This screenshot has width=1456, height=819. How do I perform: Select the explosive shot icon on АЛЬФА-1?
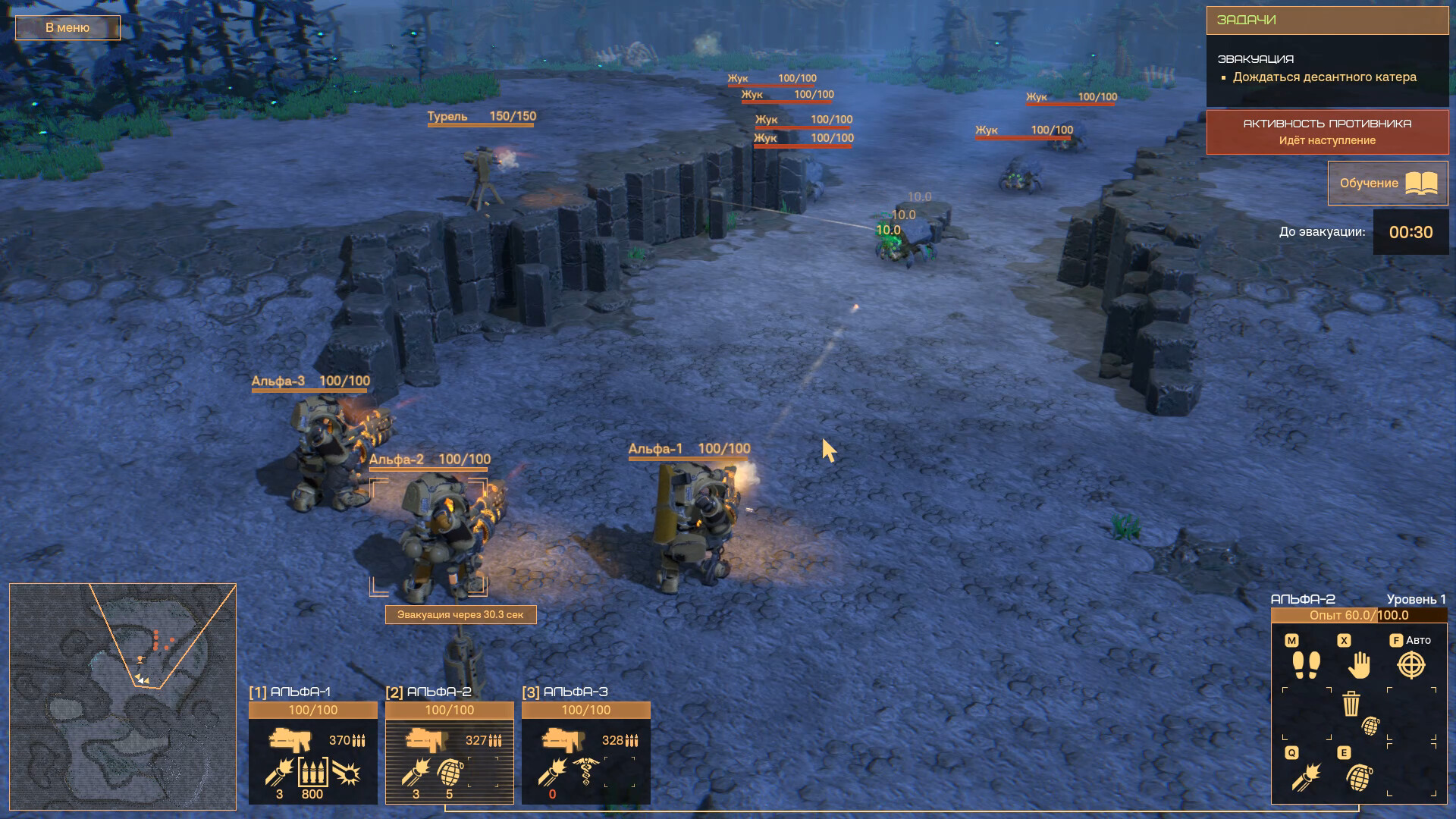click(347, 771)
